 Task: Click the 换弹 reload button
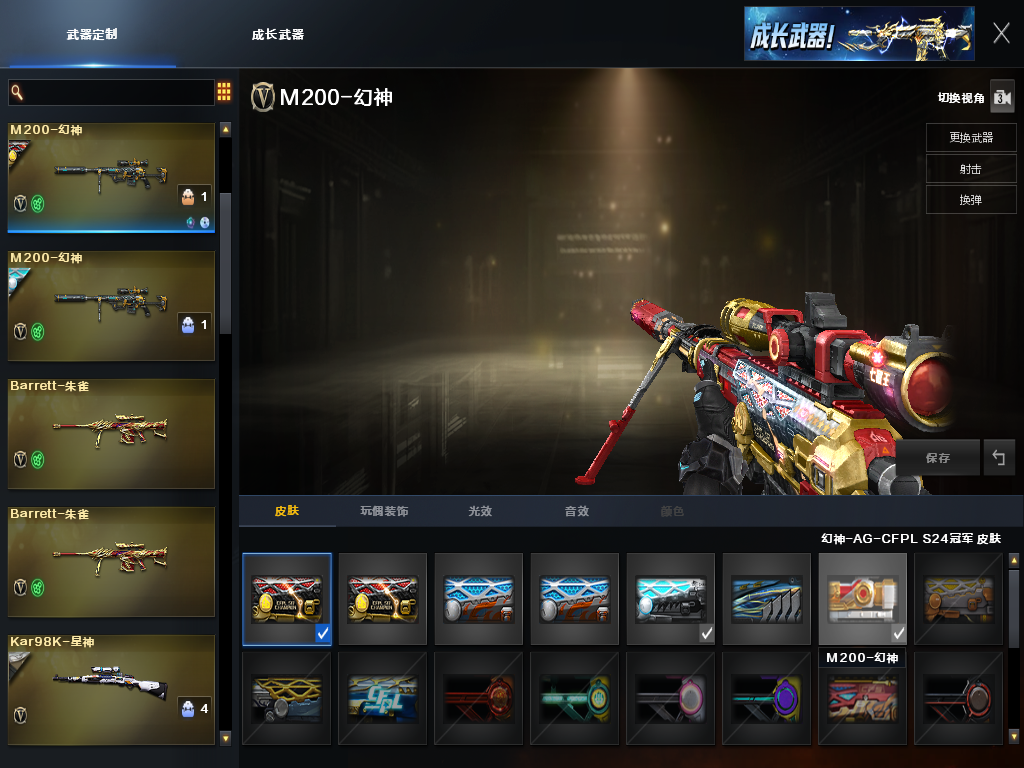(x=970, y=200)
